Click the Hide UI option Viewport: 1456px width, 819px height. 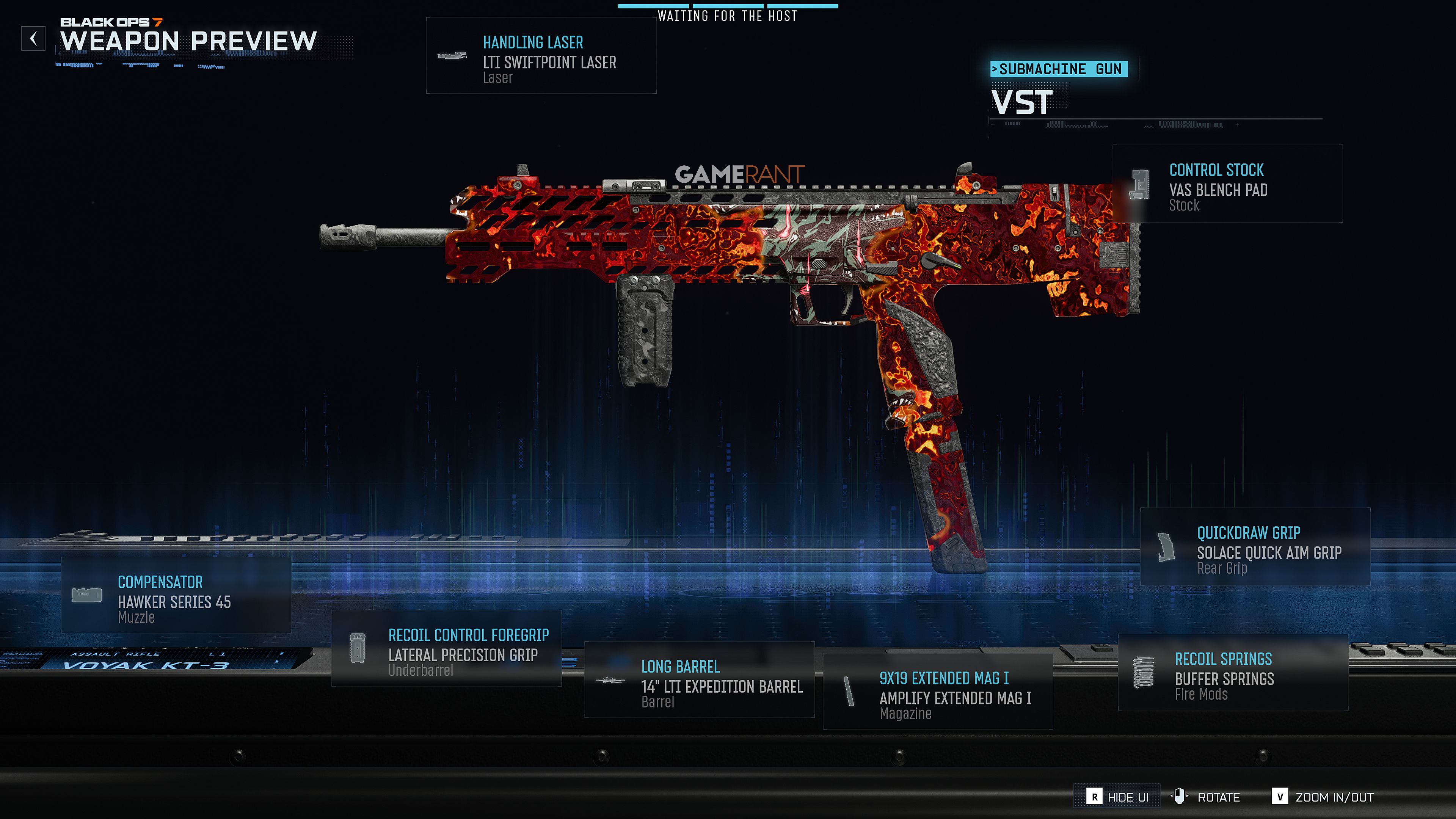tap(1117, 797)
